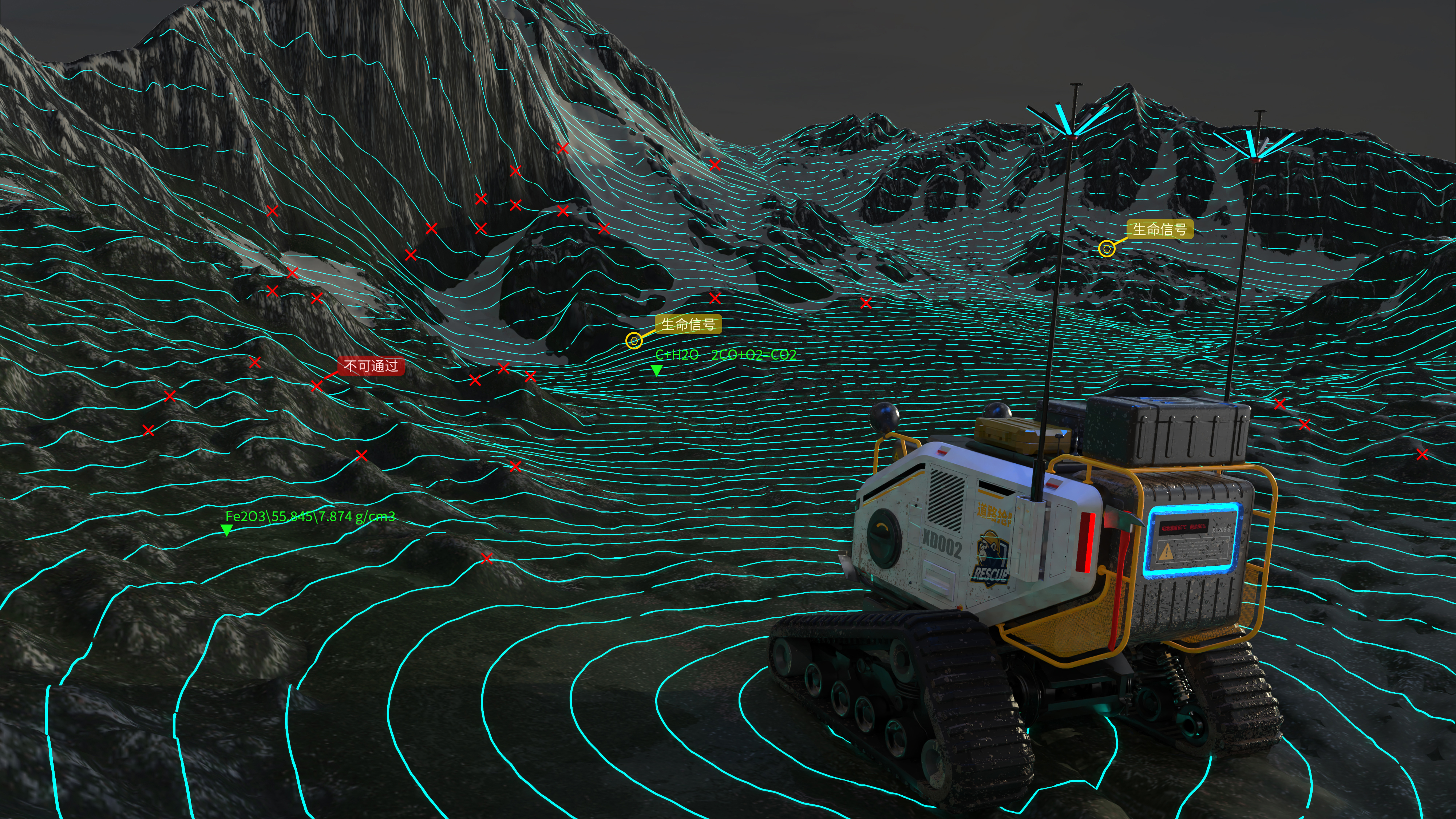
Task: Open the 生命信号 label above the C+H2O formula
Action: 688,324
